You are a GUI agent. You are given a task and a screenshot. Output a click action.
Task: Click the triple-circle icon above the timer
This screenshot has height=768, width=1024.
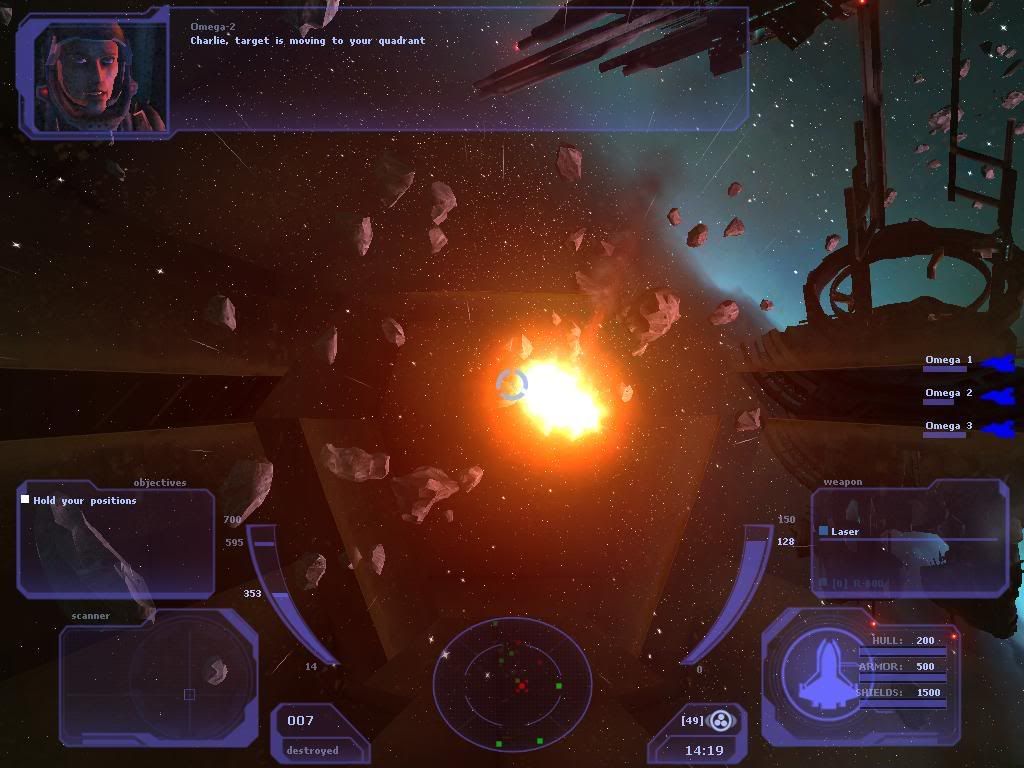(x=720, y=720)
